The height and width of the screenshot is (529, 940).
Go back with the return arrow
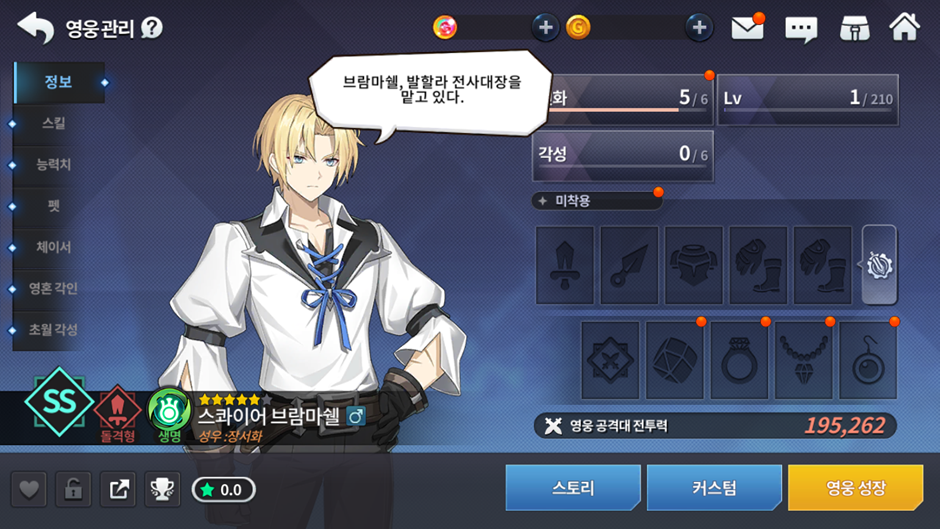(x=35, y=27)
